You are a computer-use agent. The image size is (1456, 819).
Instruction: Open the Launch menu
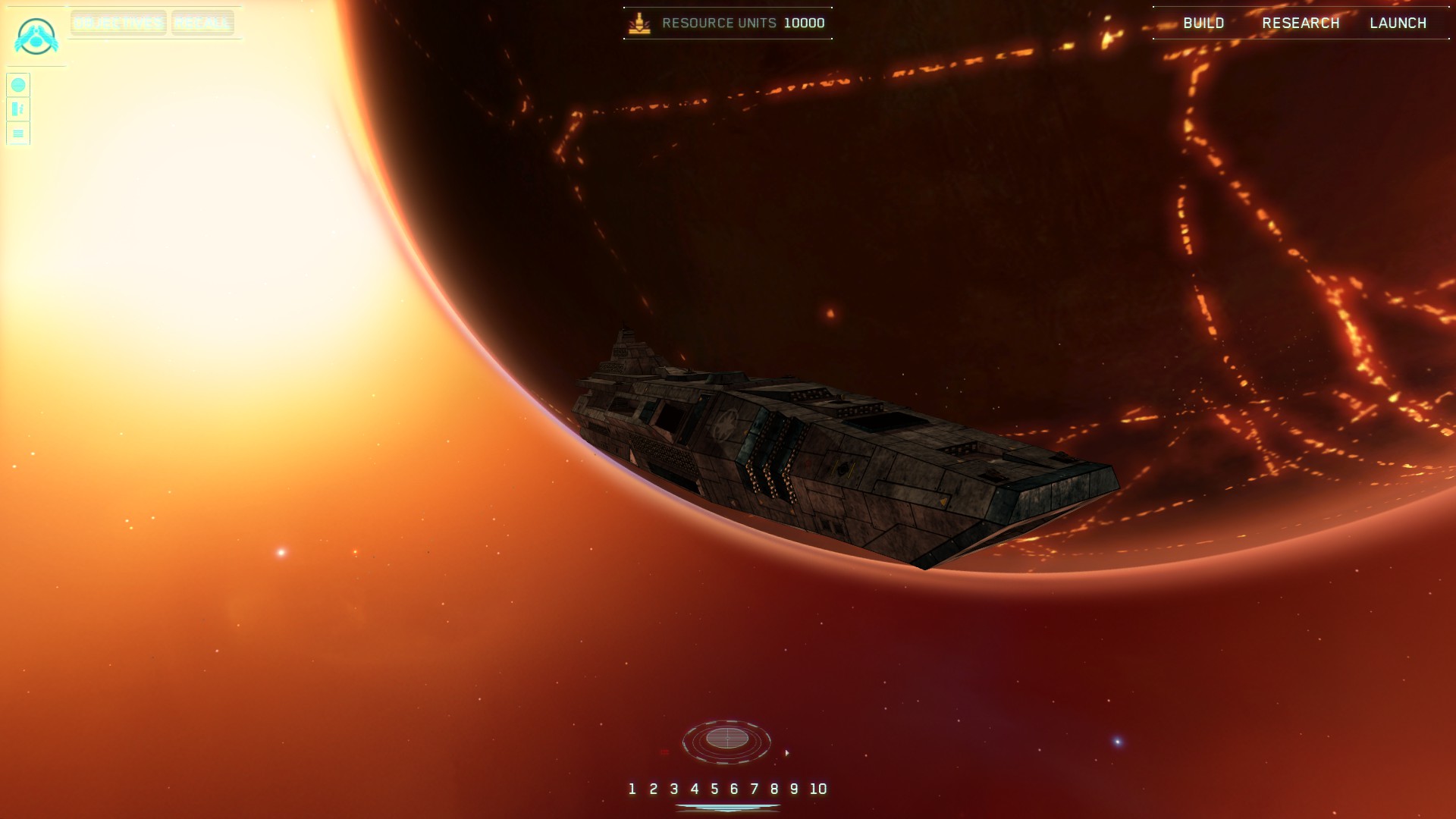(x=1398, y=24)
